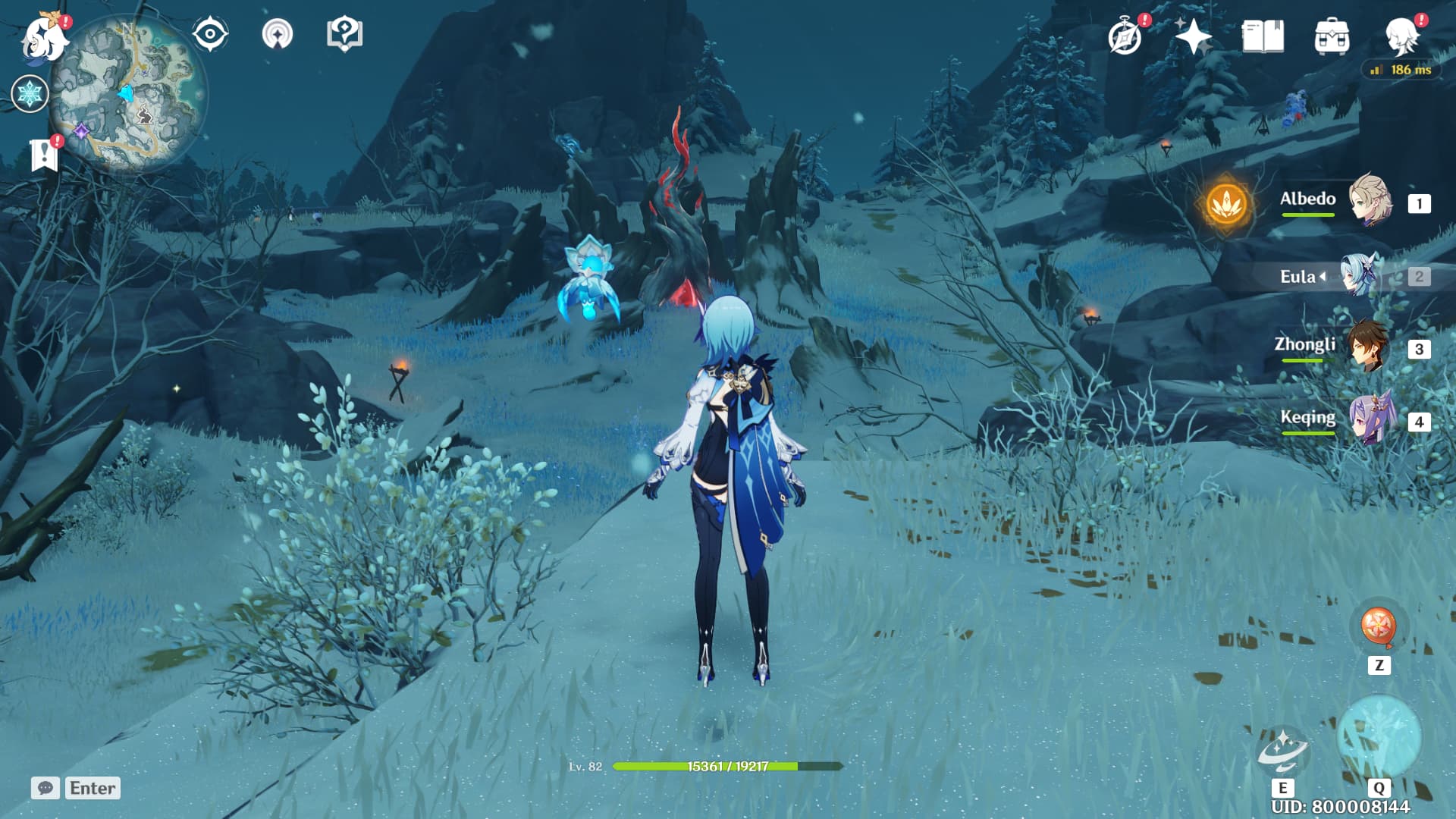Click the Sheer Cold snowflake status icon
Viewport: 1456px width, 819px height.
point(30,94)
